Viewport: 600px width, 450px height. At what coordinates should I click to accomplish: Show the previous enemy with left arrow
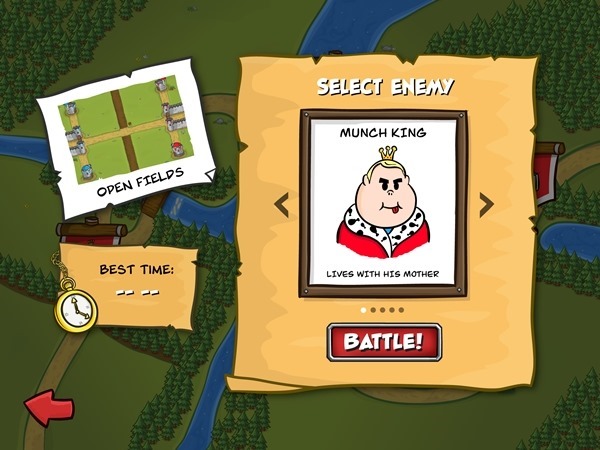[x=282, y=204]
